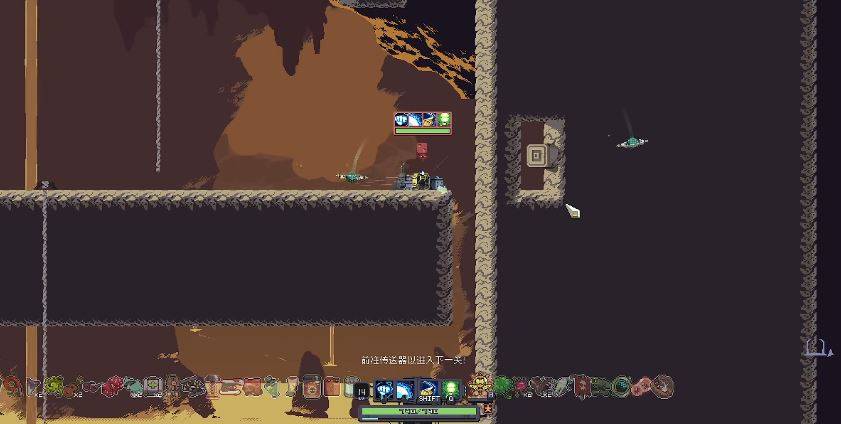Select the monitor-shaped item icon
This screenshot has width=841, height=424.
(x=152, y=385)
